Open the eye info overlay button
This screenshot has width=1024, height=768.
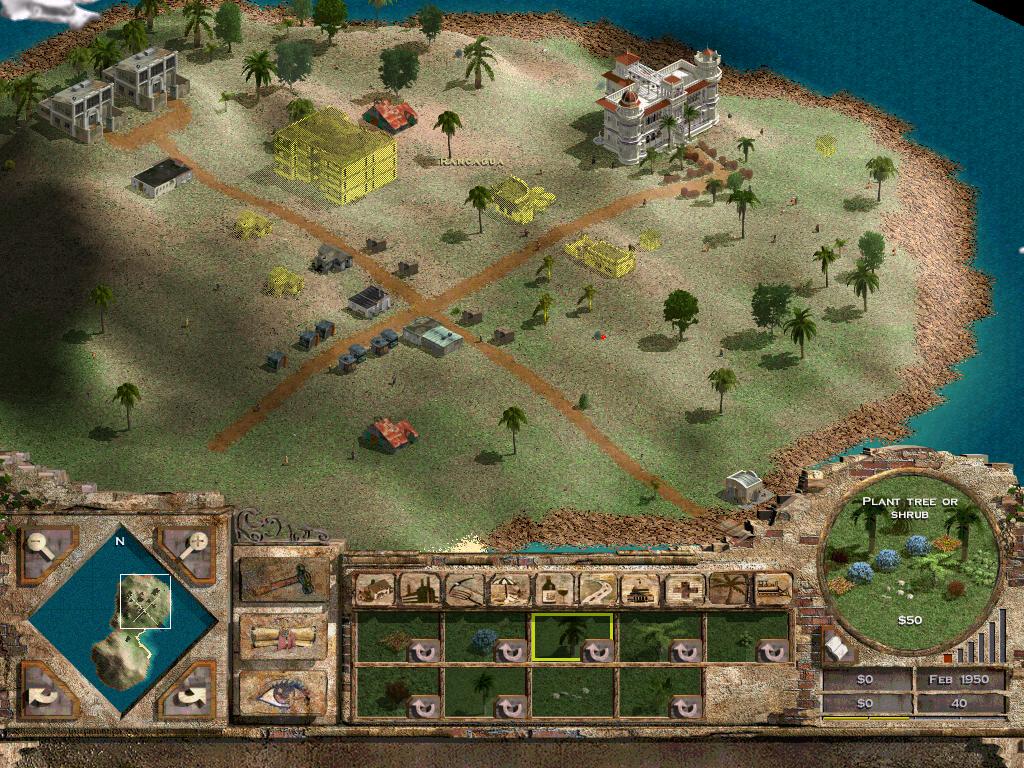[283, 692]
